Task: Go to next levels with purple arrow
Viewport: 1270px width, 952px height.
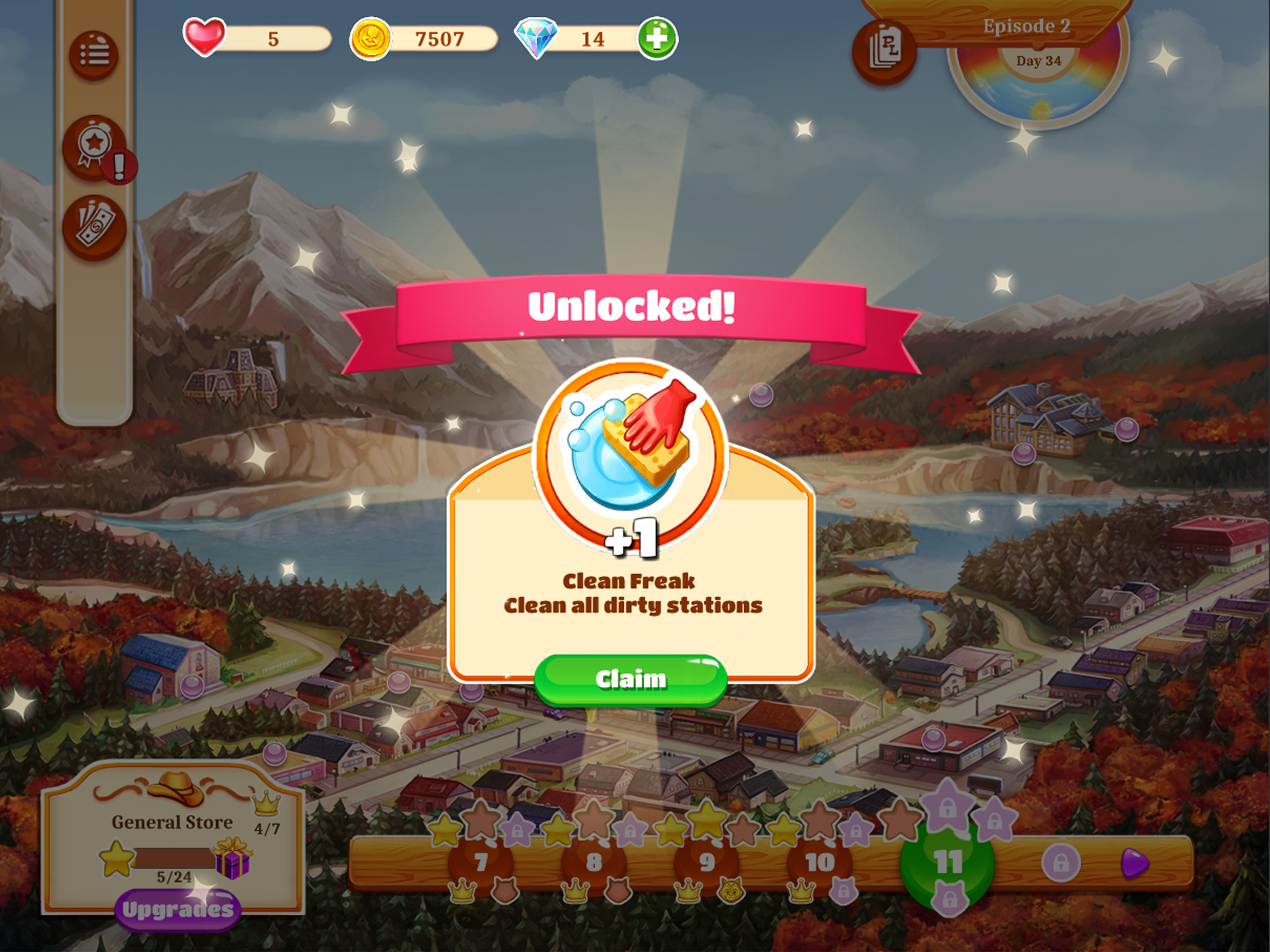Action: pyautogui.click(x=1135, y=863)
